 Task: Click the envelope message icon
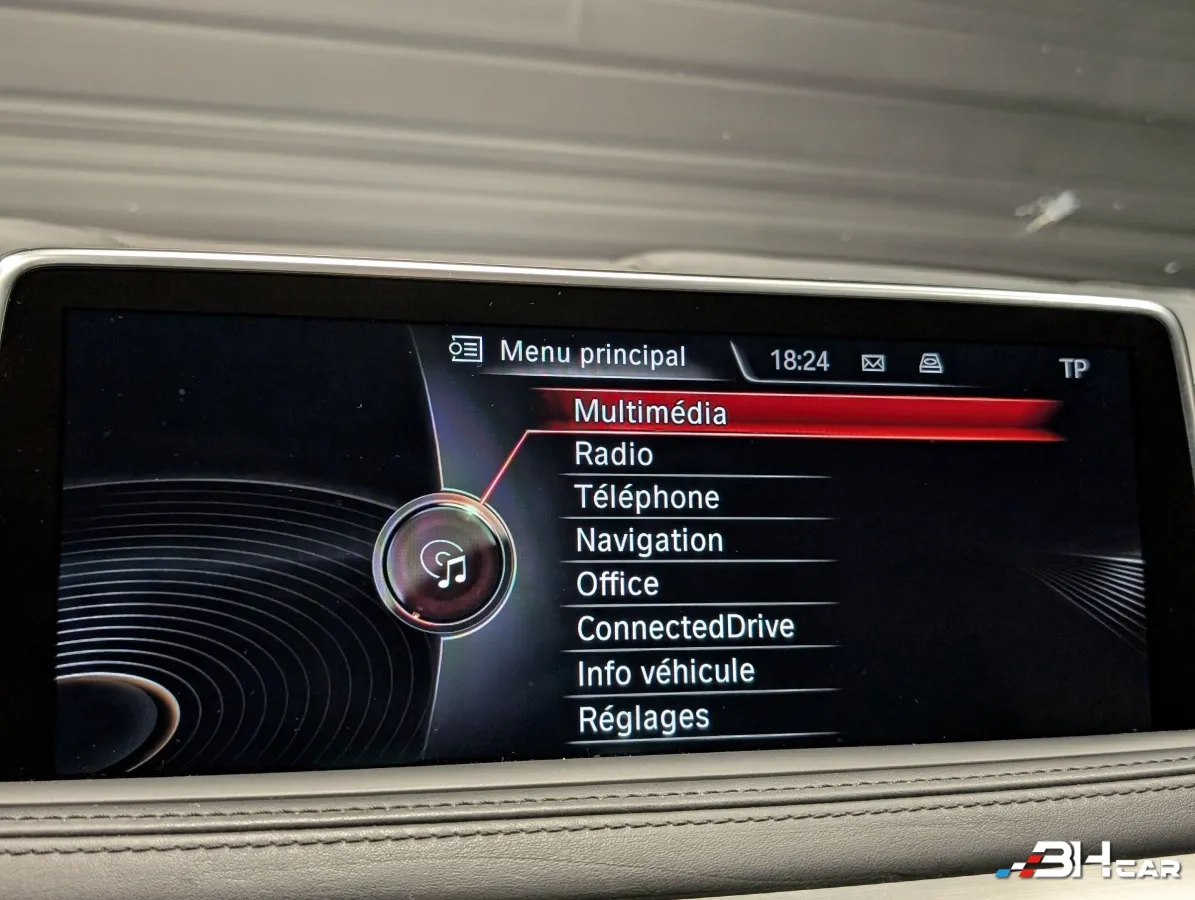pos(873,363)
